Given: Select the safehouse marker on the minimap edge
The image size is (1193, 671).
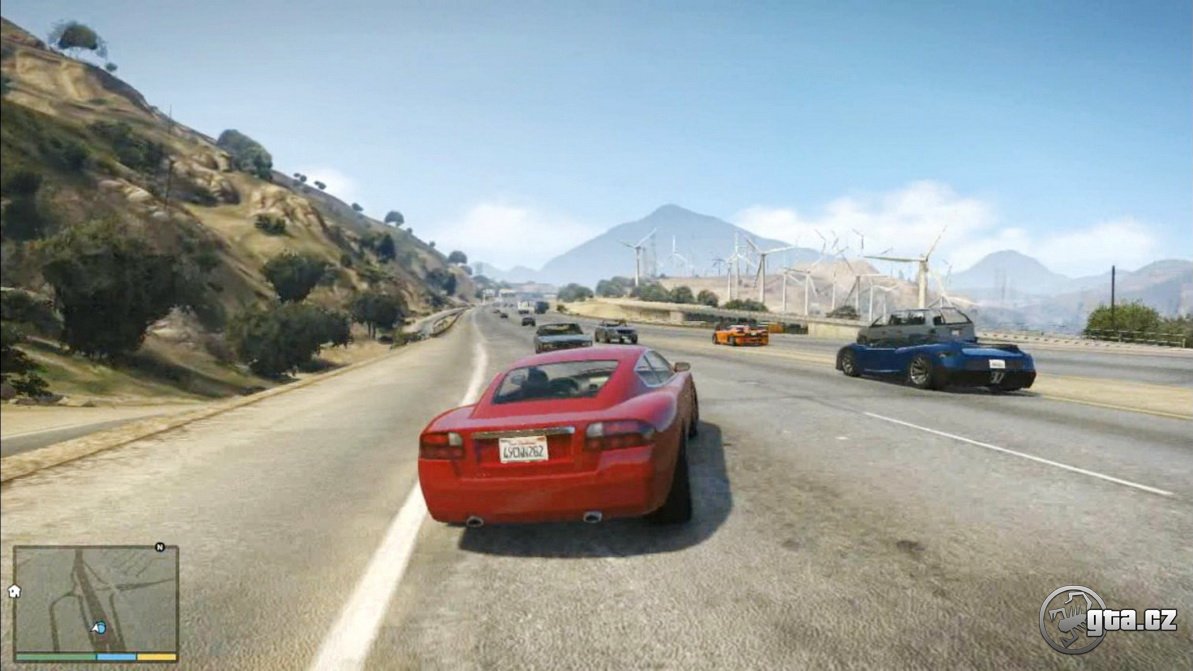Looking at the screenshot, I should (x=15, y=591).
